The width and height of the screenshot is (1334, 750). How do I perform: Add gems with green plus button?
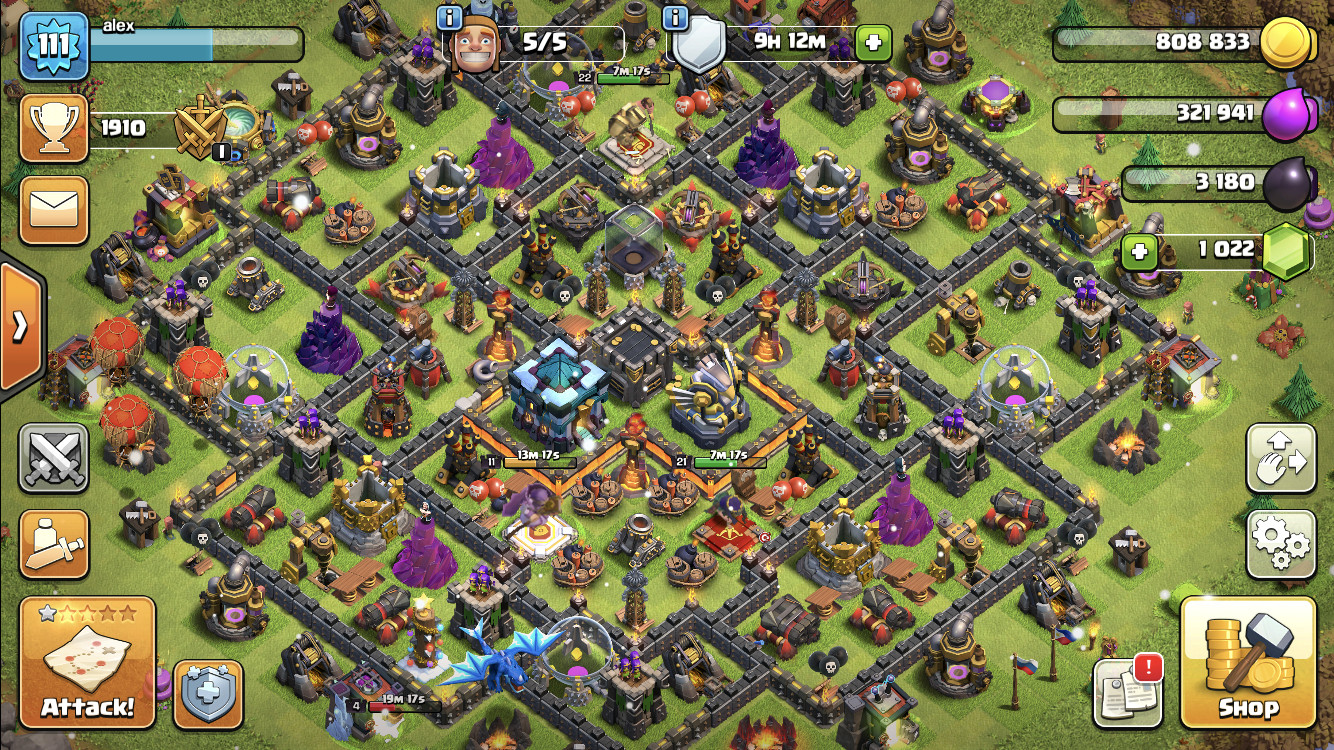click(x=1138, y=250)
